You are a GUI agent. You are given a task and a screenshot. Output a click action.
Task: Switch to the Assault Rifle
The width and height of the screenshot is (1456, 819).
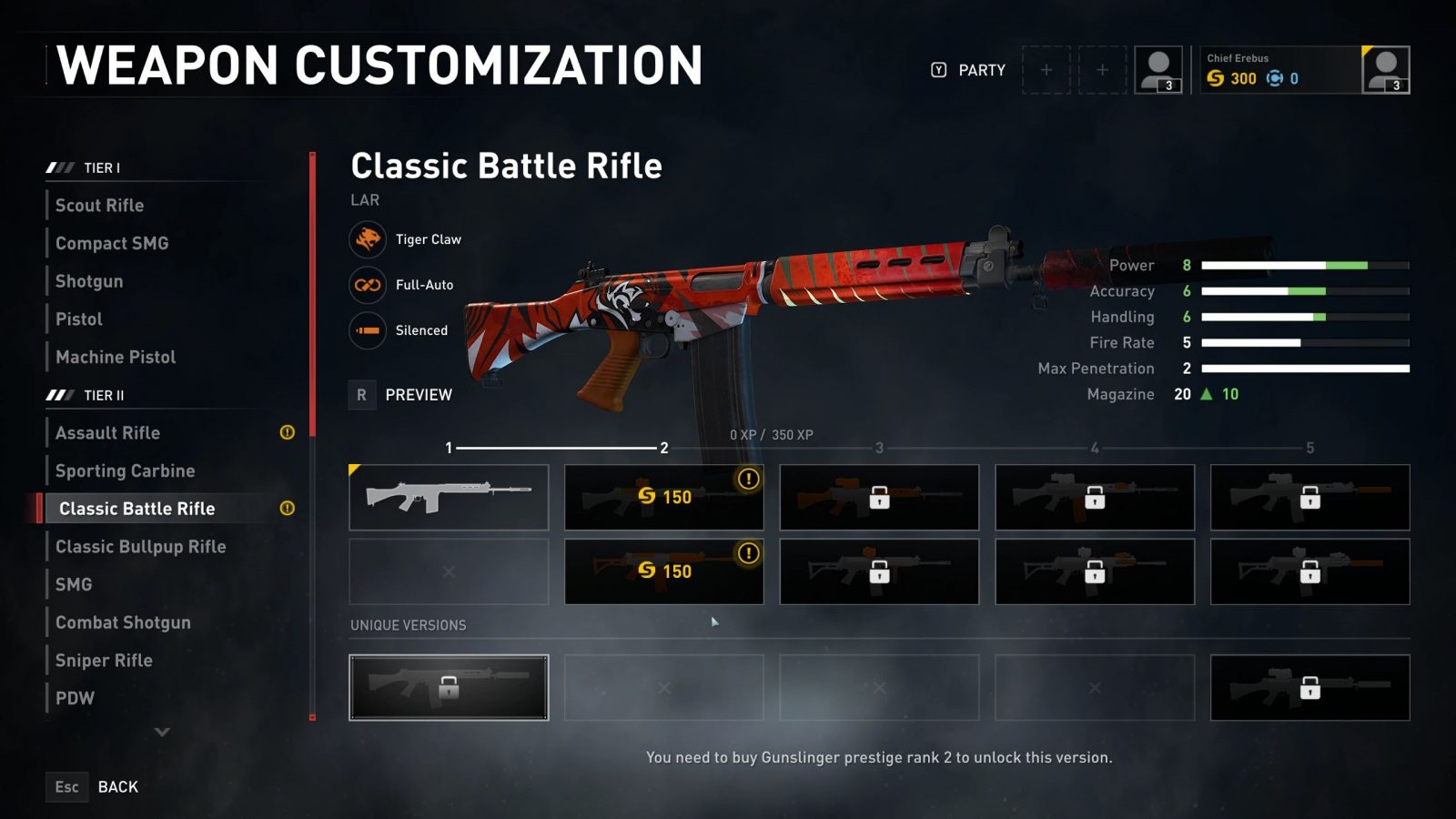tap(107, 433)
